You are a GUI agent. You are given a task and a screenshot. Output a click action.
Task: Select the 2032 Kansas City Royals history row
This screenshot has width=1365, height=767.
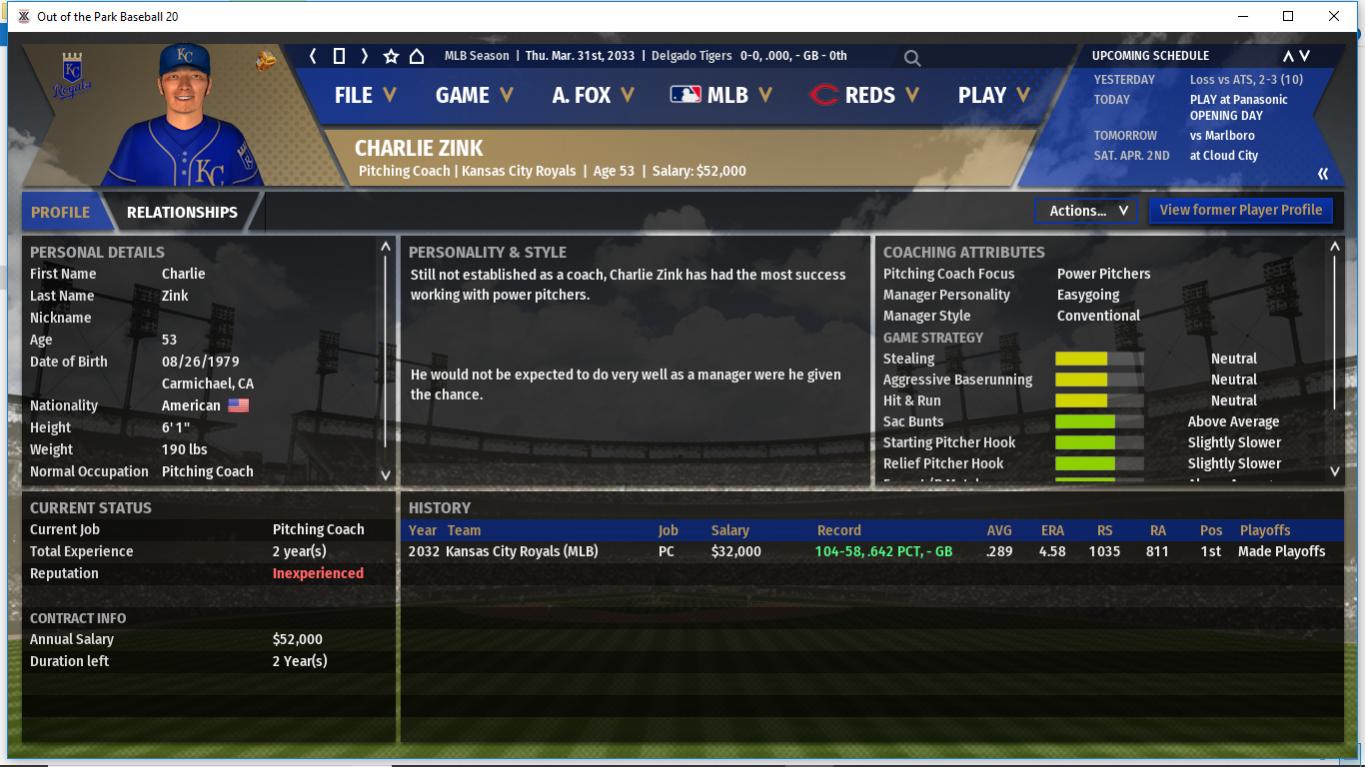coord(700,551)
